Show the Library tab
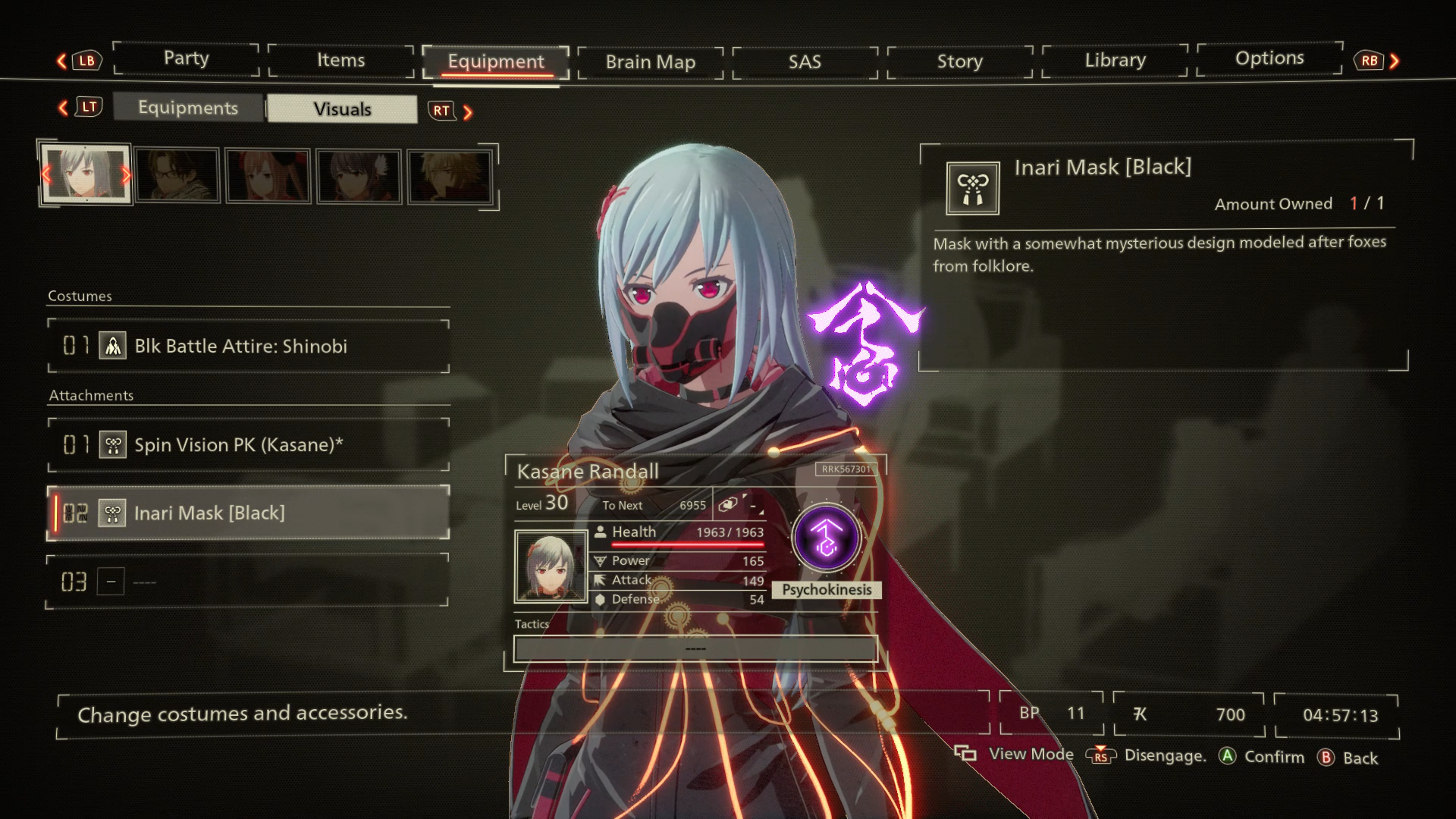The width and height of the screenshot is (1456, 819). [x=1115, y=60]
